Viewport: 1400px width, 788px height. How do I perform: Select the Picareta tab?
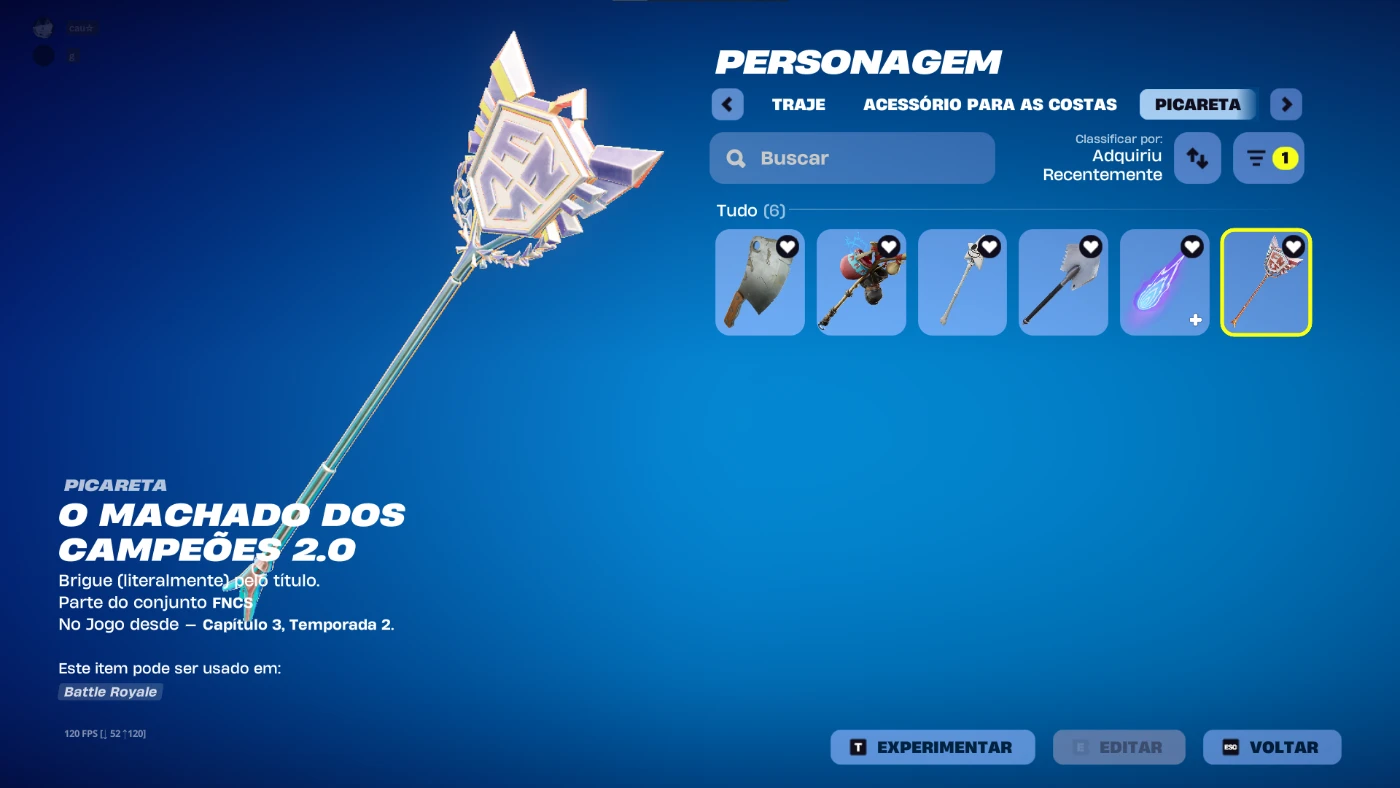tap(1198, 104)
